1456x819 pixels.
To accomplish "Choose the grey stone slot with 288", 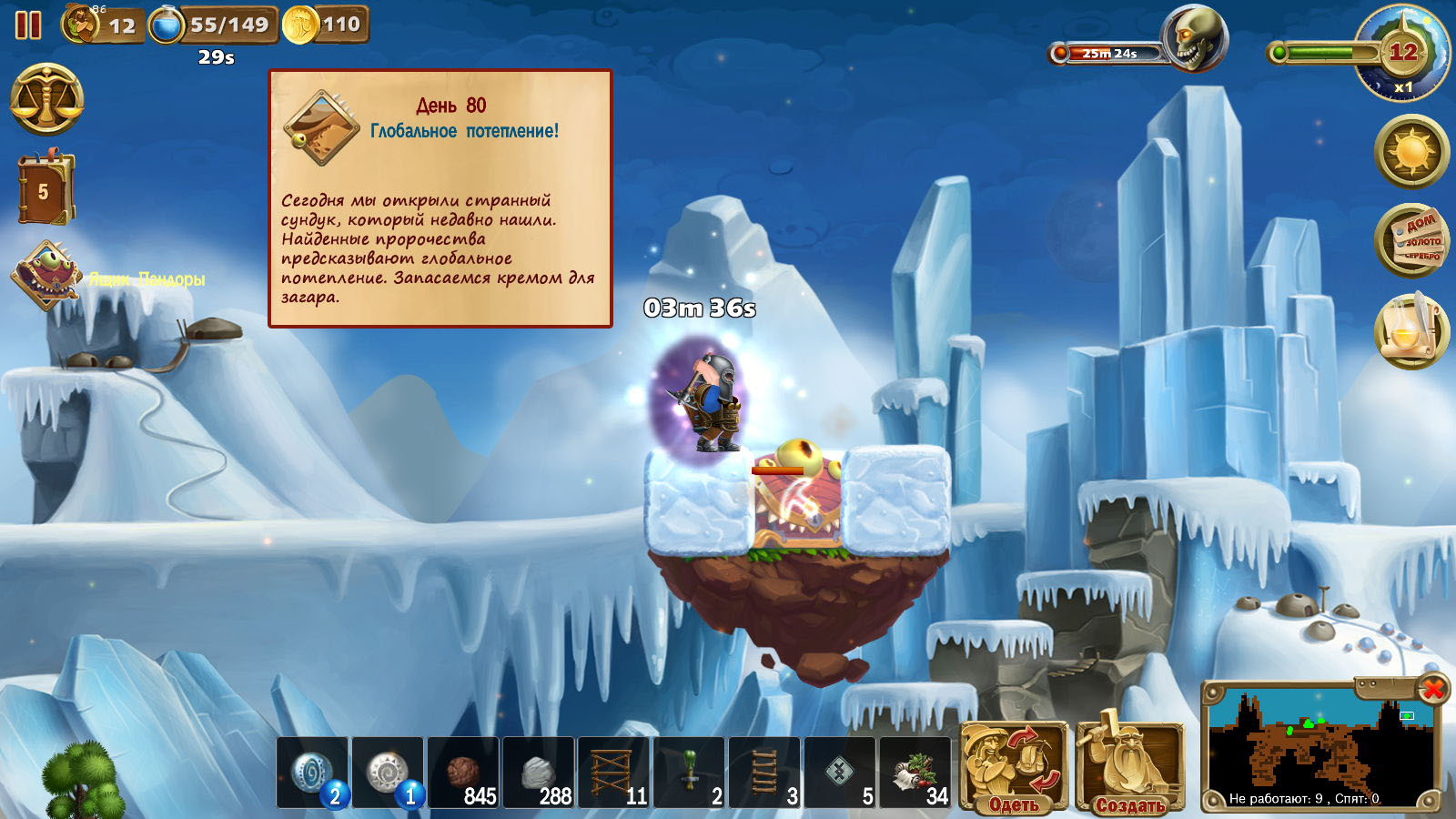I will click(x=539, y=773).
